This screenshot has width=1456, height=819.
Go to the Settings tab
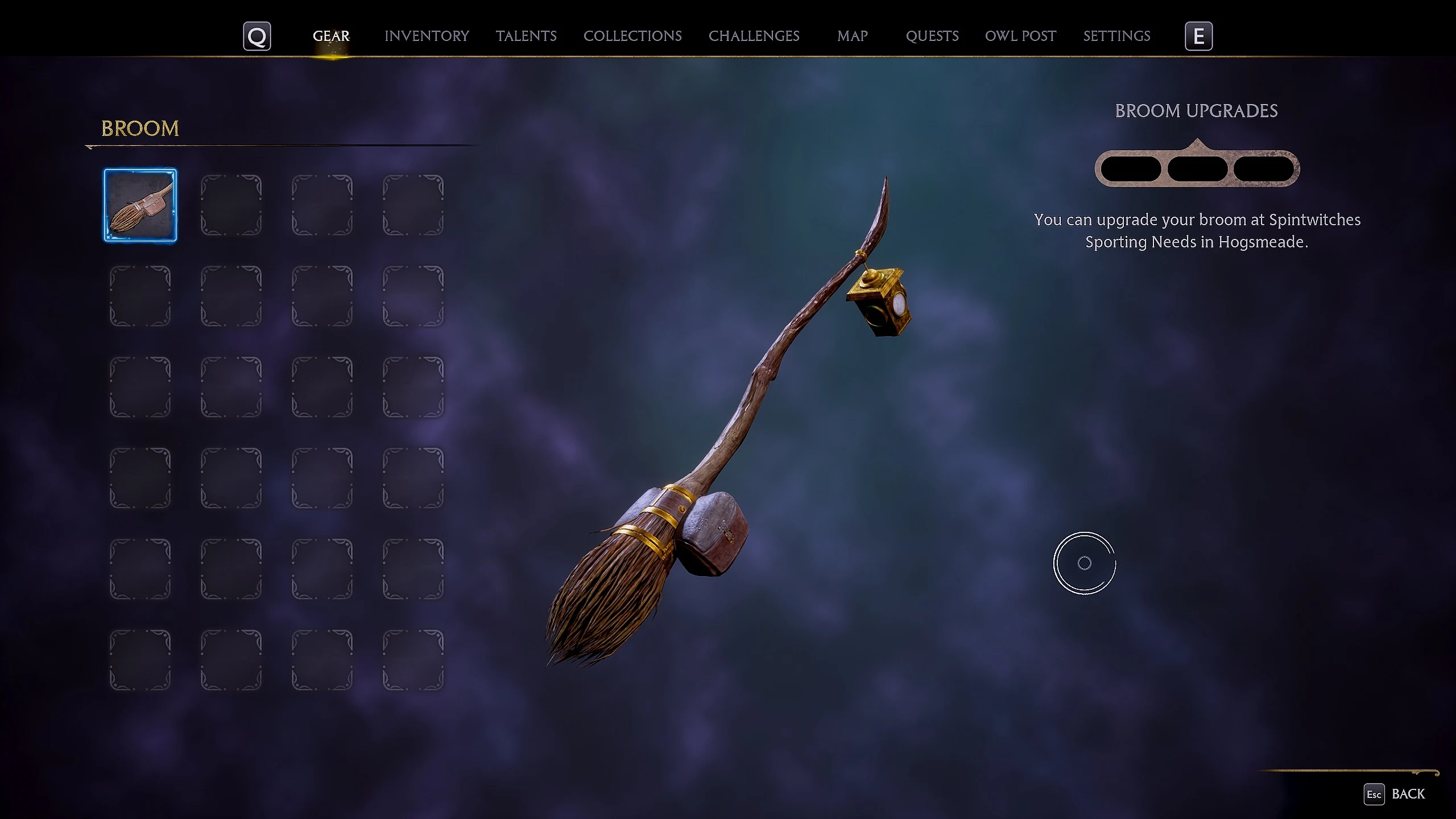(1116, 36)
